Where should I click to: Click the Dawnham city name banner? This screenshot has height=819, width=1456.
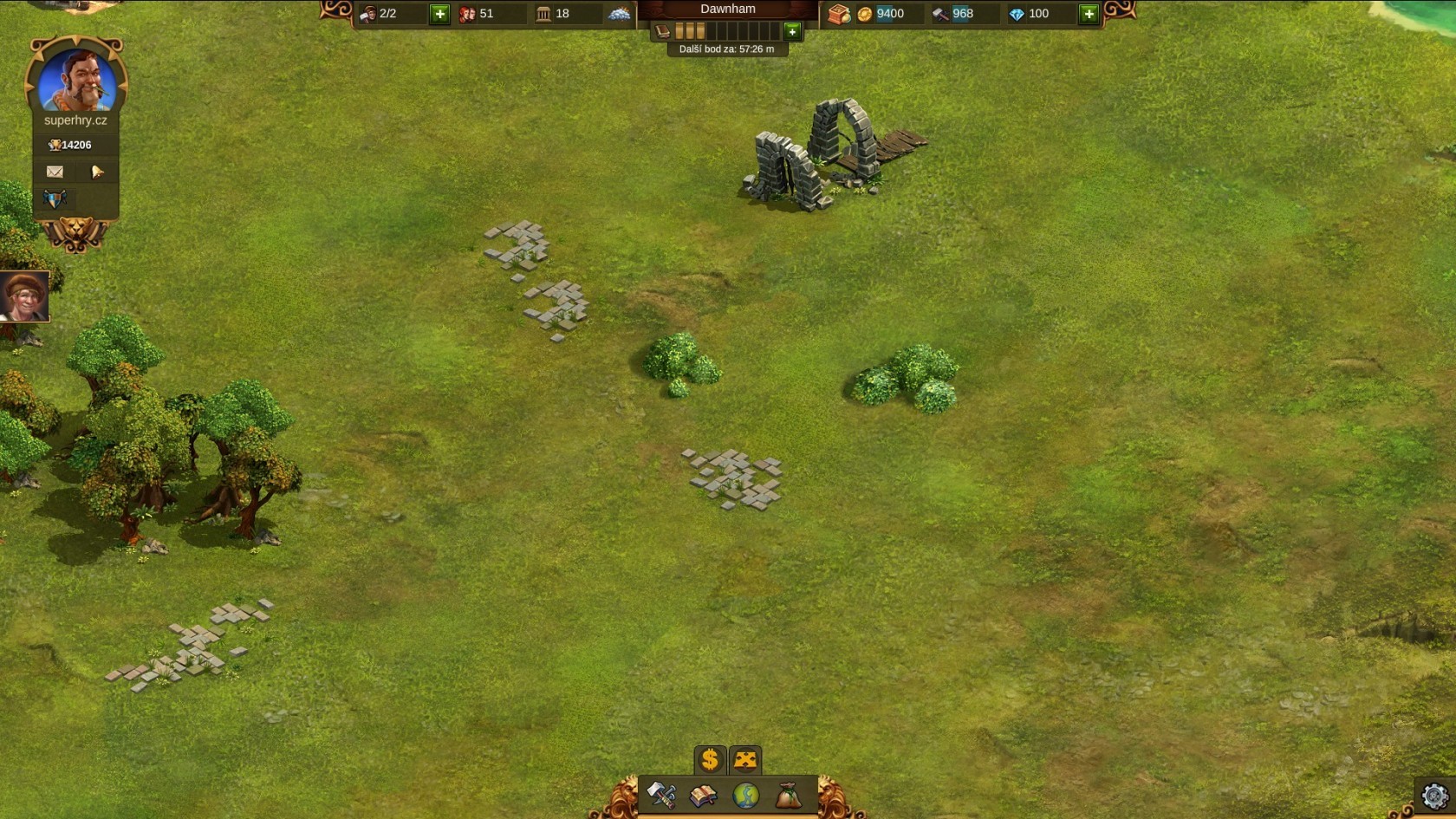pos(727,10)
